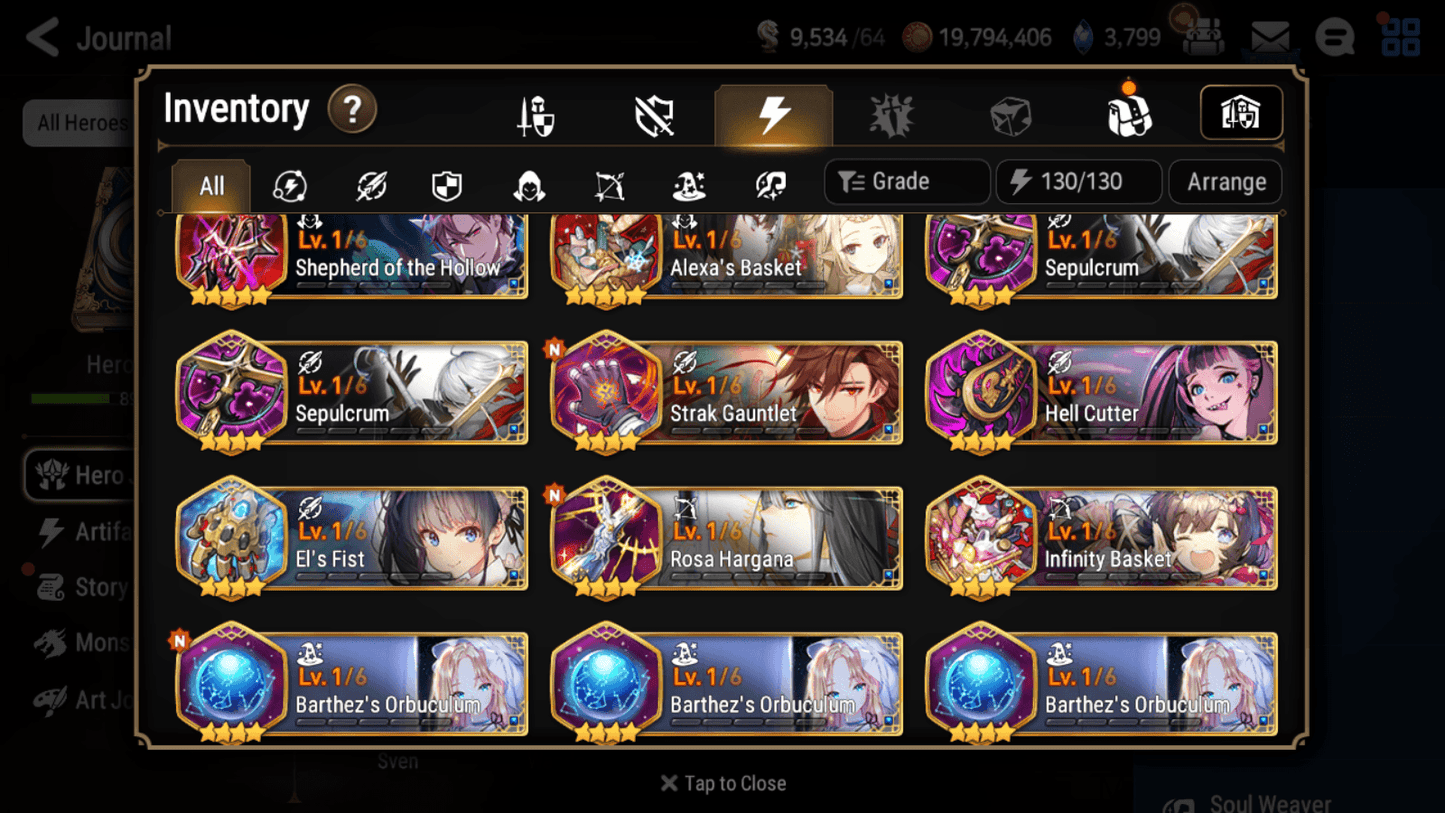Select the cube-shaped charms tab
The width and height of the screenshot is (1445, 813).
pos(1007,113)
